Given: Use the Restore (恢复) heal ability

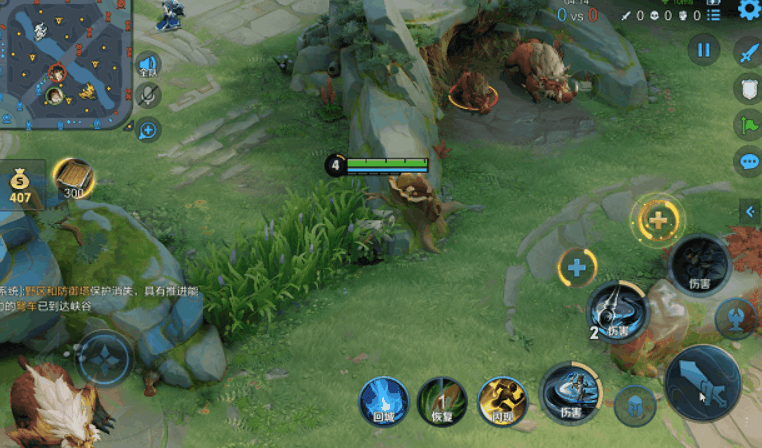Looking at the screenshot, I should tap(441, 401).
